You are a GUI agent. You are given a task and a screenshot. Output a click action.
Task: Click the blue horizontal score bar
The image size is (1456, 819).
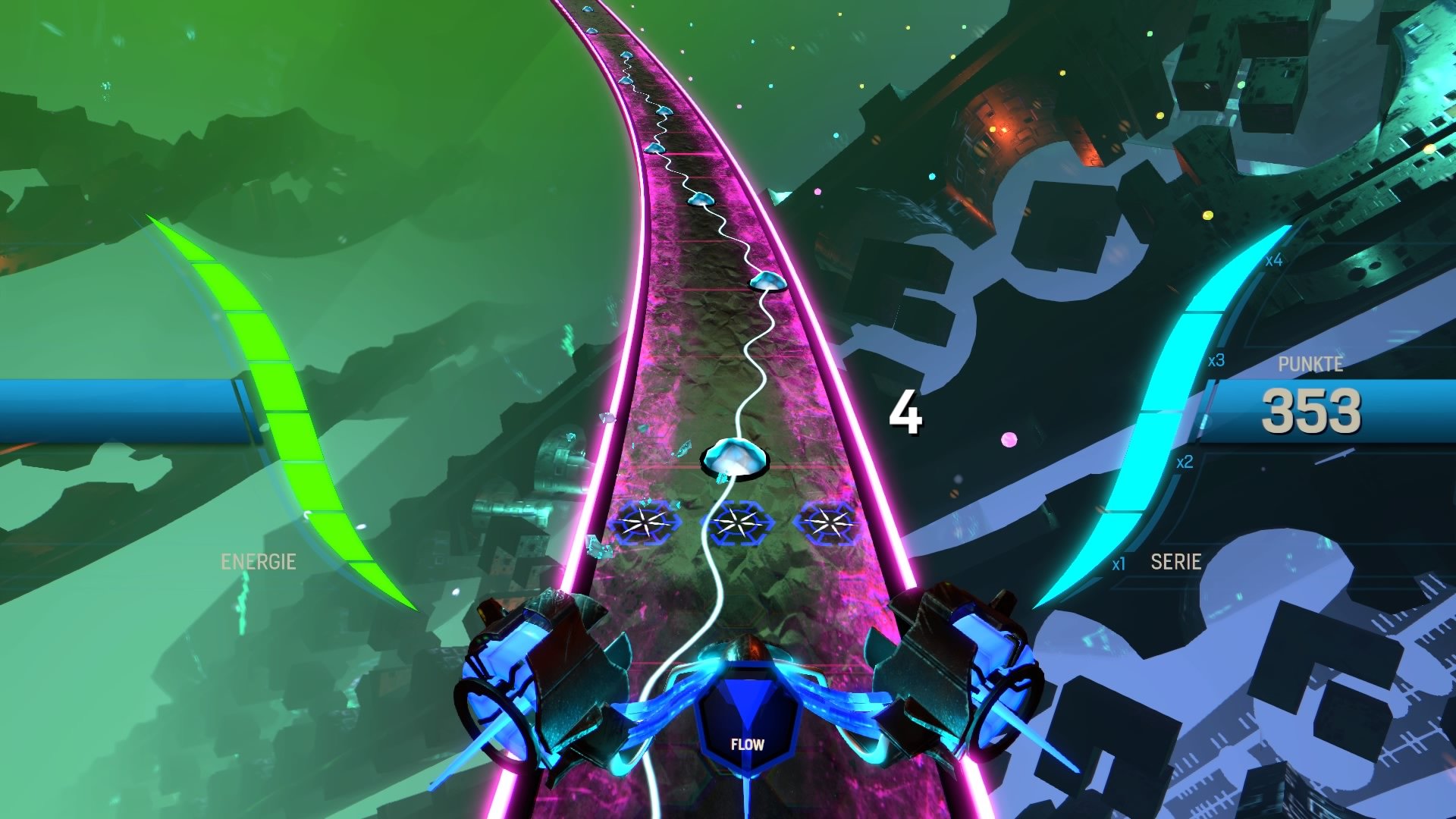[114, 414]
